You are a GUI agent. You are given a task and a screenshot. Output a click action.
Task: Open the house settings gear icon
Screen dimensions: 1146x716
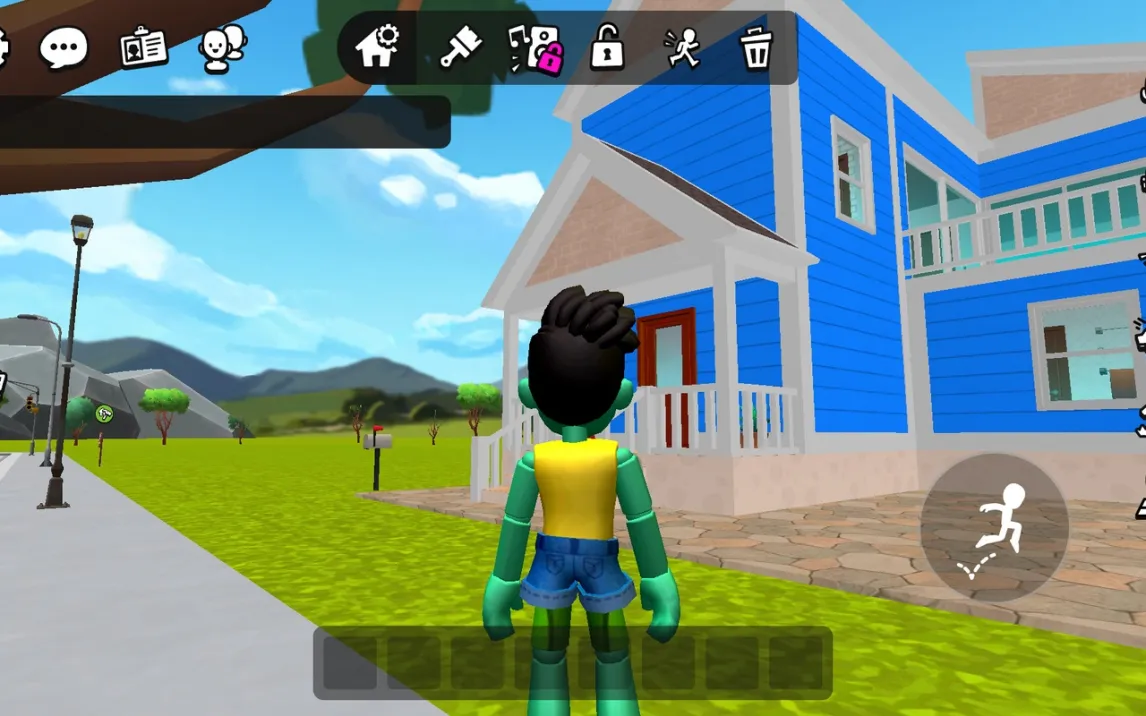coord(378,47)
